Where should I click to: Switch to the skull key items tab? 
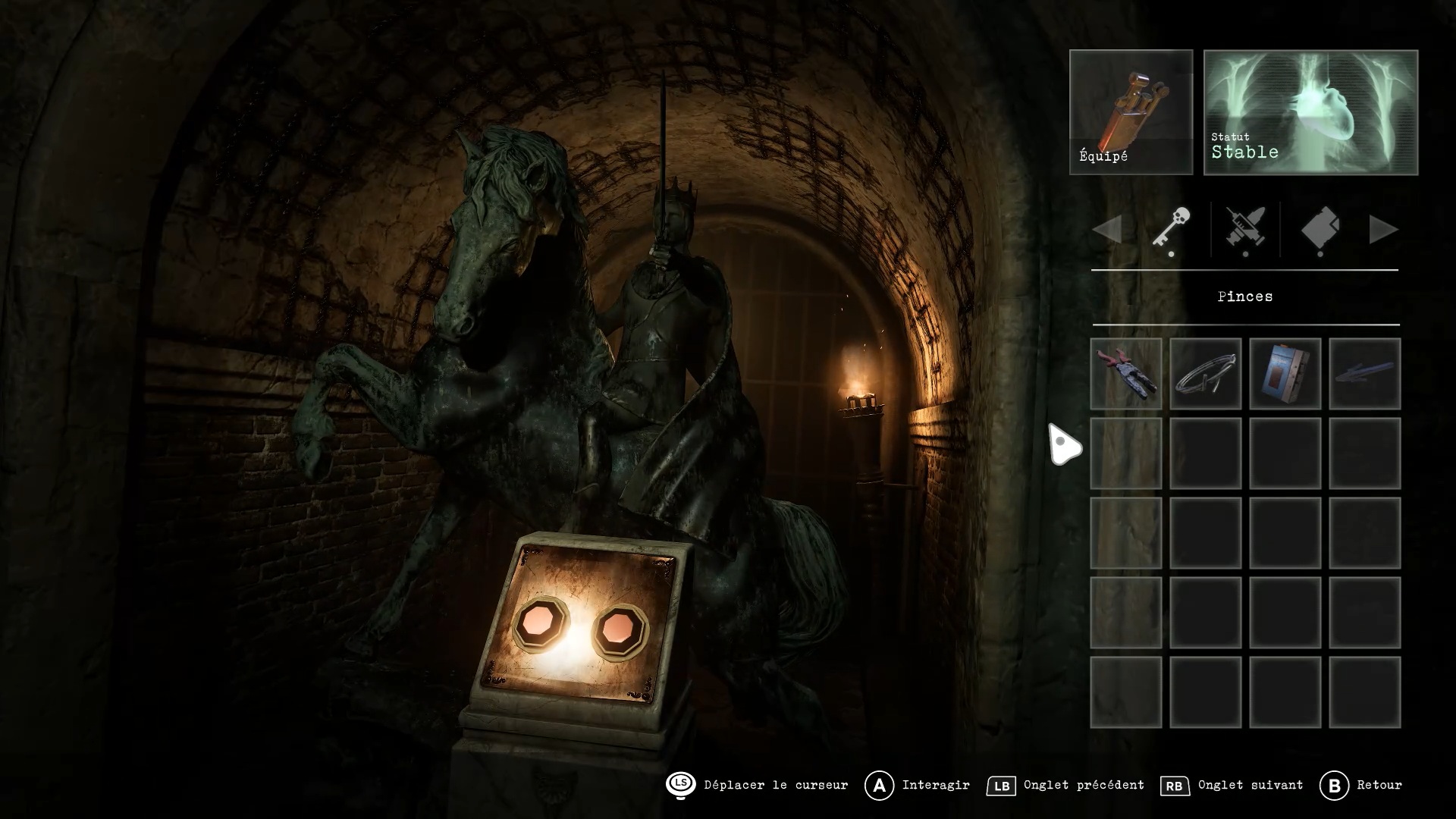[1171, 228]
